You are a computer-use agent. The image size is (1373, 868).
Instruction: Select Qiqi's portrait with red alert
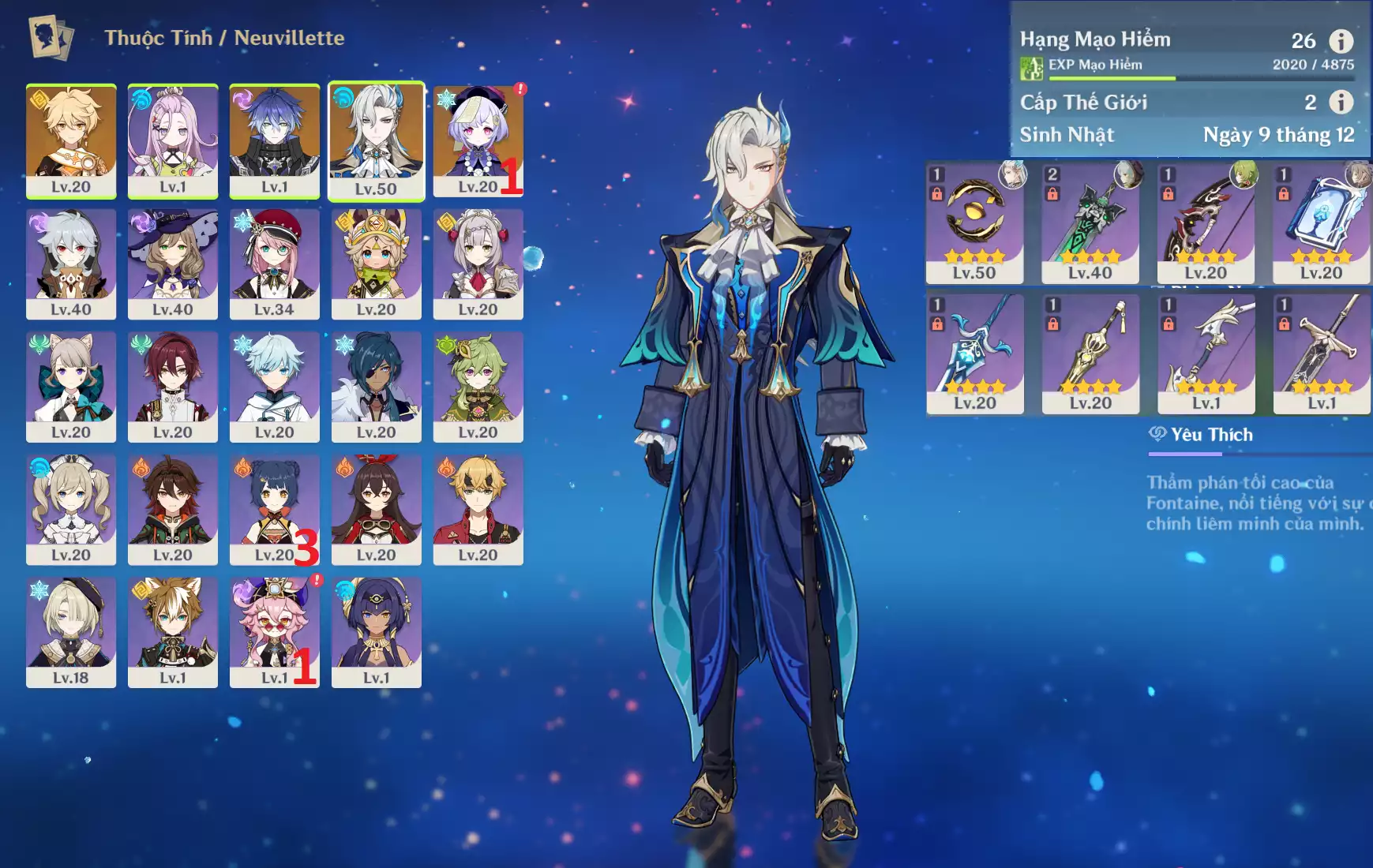(x=478, y=140)
